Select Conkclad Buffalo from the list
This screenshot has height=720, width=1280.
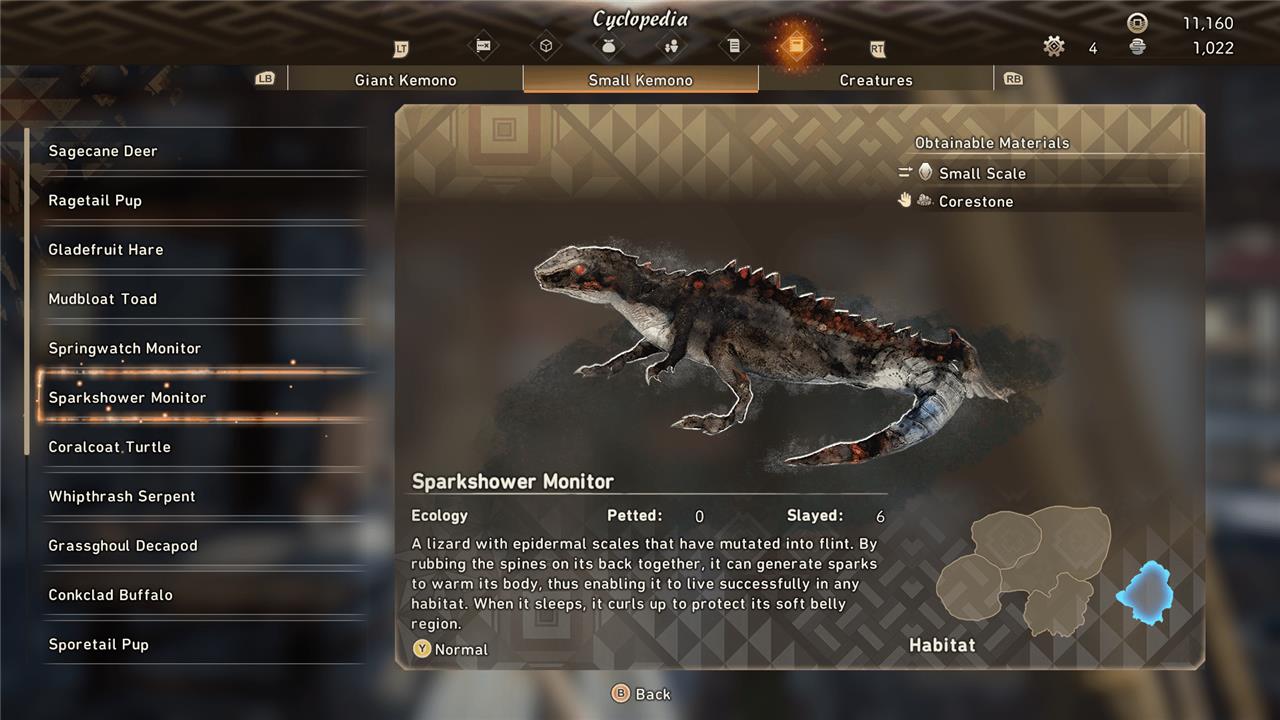click(x=111, y=595)
